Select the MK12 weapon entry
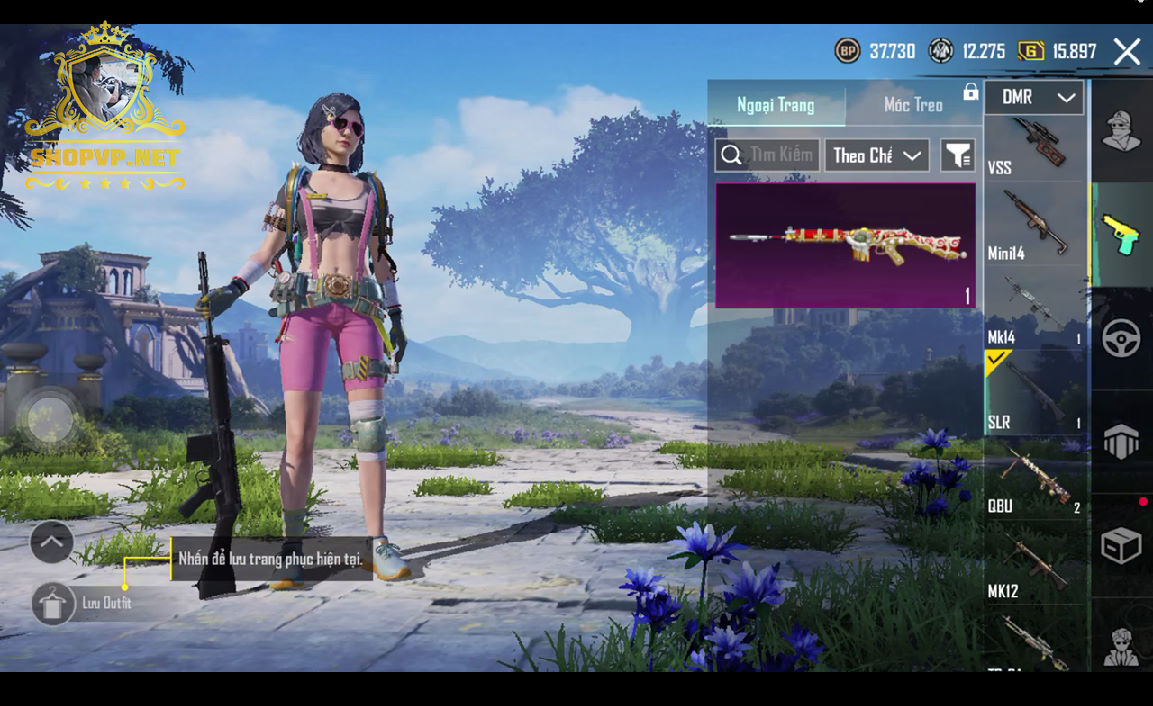Screen dimensions: 1153x706 point(1034,563)
